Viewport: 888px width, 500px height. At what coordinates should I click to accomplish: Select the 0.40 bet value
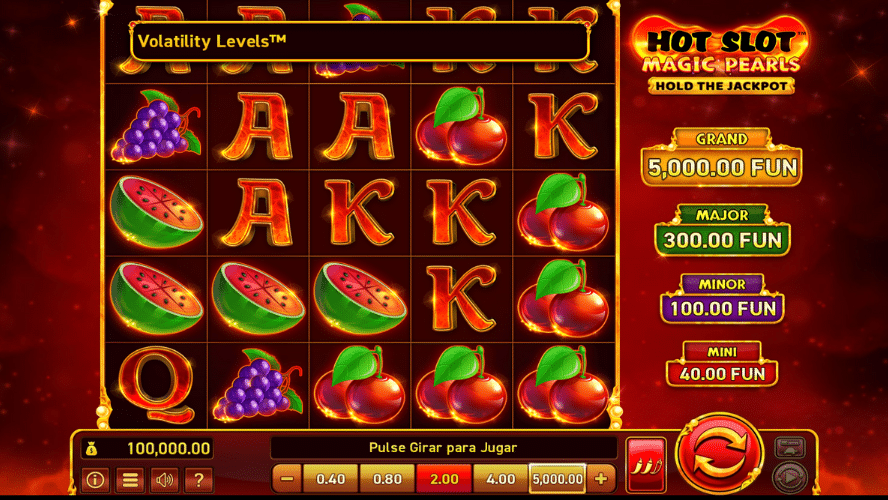pos(331,479)
